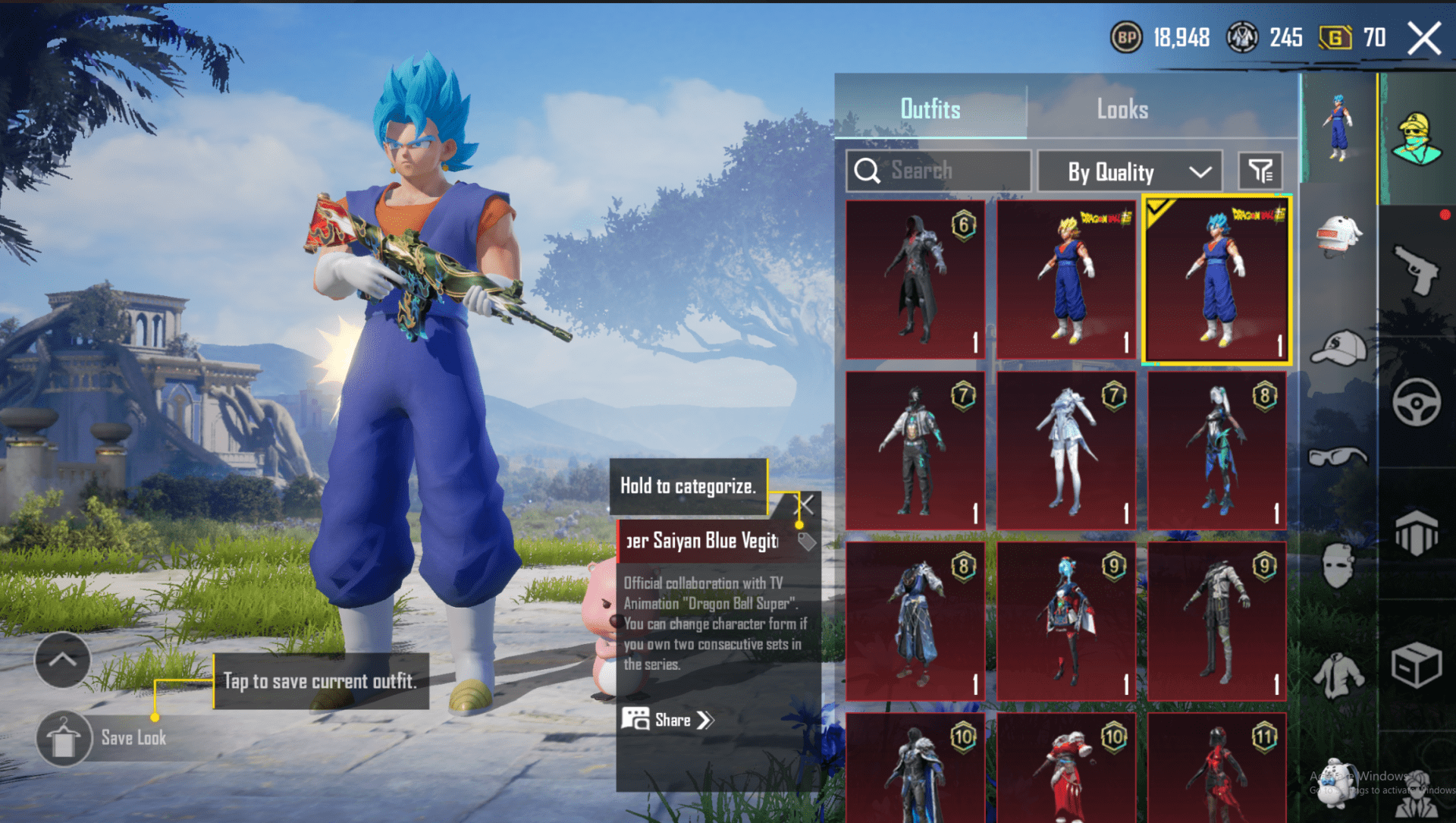Image resolution: width=1456 pixels, height=823 pixels.
Task: Share the Super Saiyan Blue Vegito outfit
Action: tap(668, 720)
